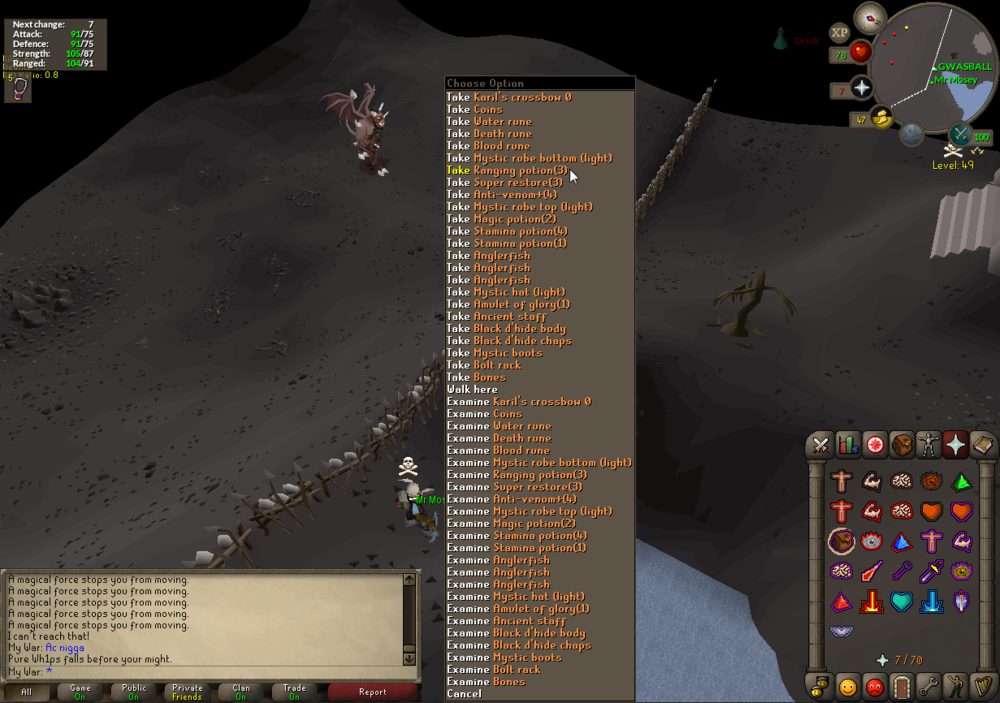Cancel the Choose Option menu
The height and width of the screenshot is (703, 1000).
[464, 693]
